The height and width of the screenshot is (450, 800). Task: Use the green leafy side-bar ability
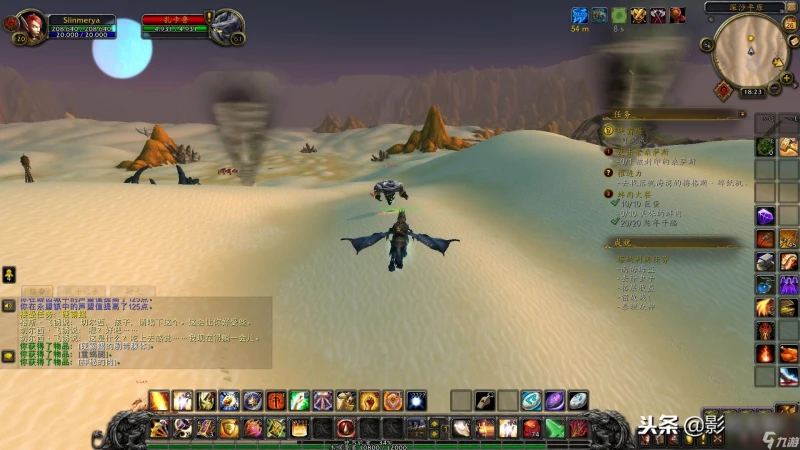point(765,147)
